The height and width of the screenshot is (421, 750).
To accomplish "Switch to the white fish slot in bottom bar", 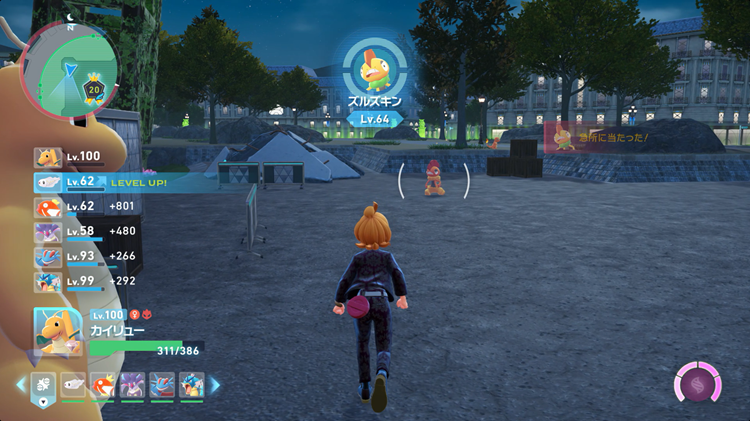I will 73,384.
